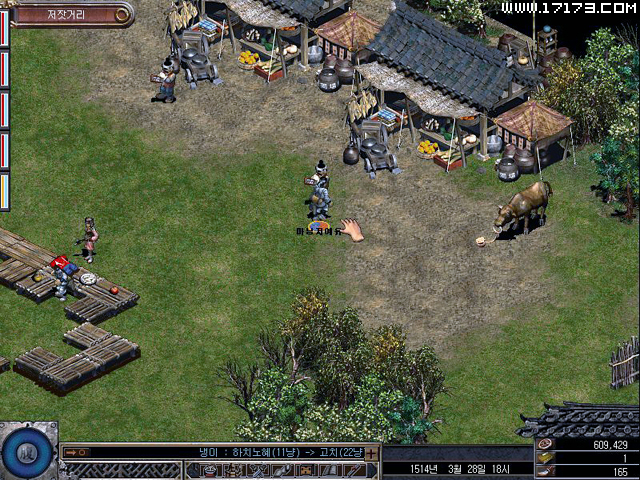
Task: Click the round button on the 저잣거리 plaque
Action: click(123, 14)
